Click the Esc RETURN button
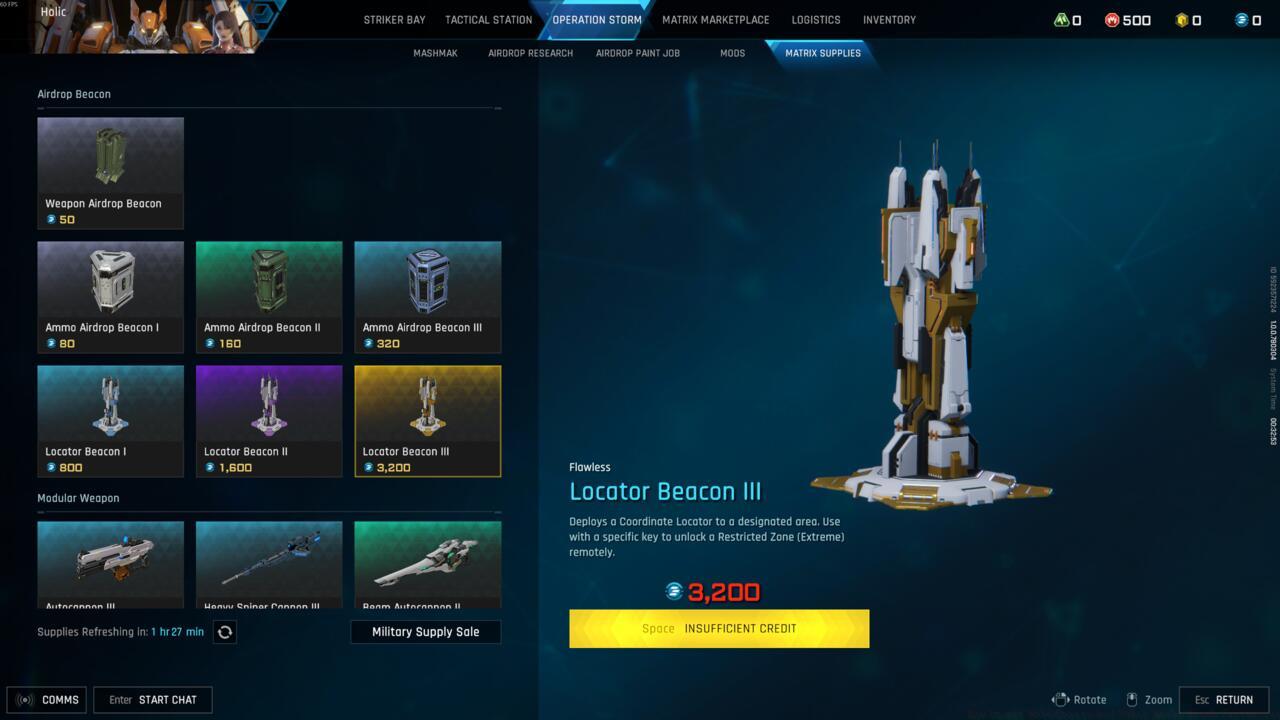 pyautogui.click(x=1224, y=699)
